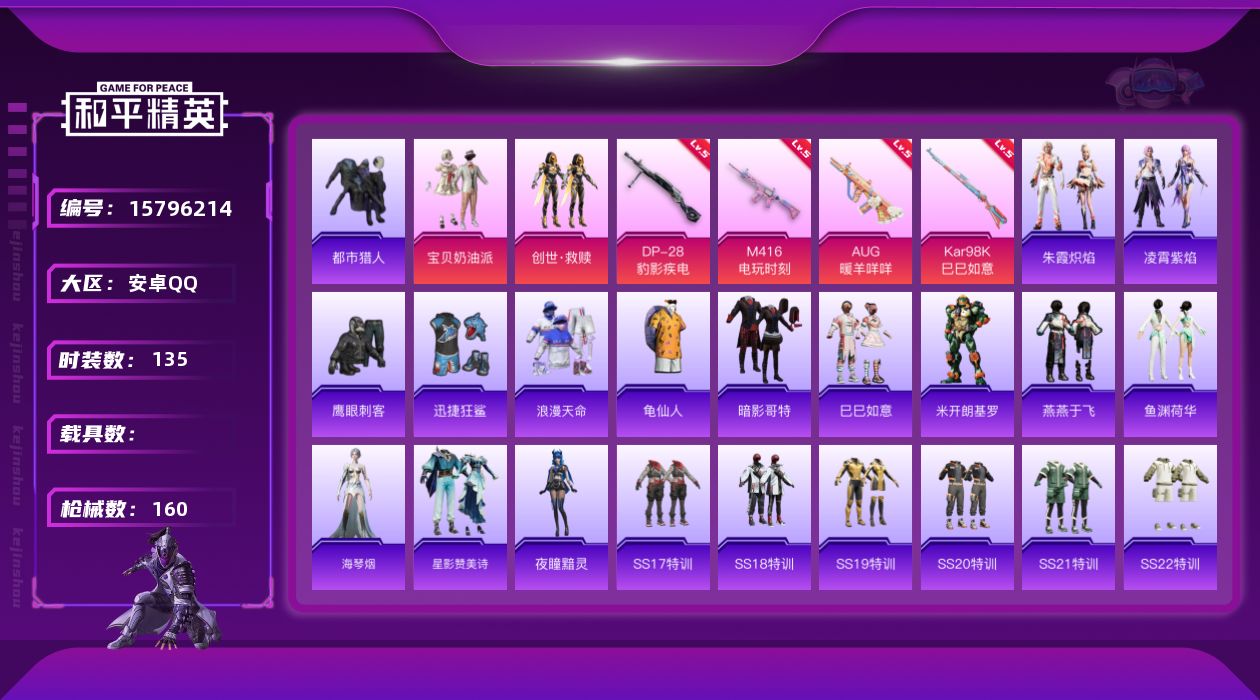The height and width of the screenshot is (700, 1260).
Task: Select the DP-28 豹影疾电 weapon skin
Action: pyautogui.click(x=663, y=211)
